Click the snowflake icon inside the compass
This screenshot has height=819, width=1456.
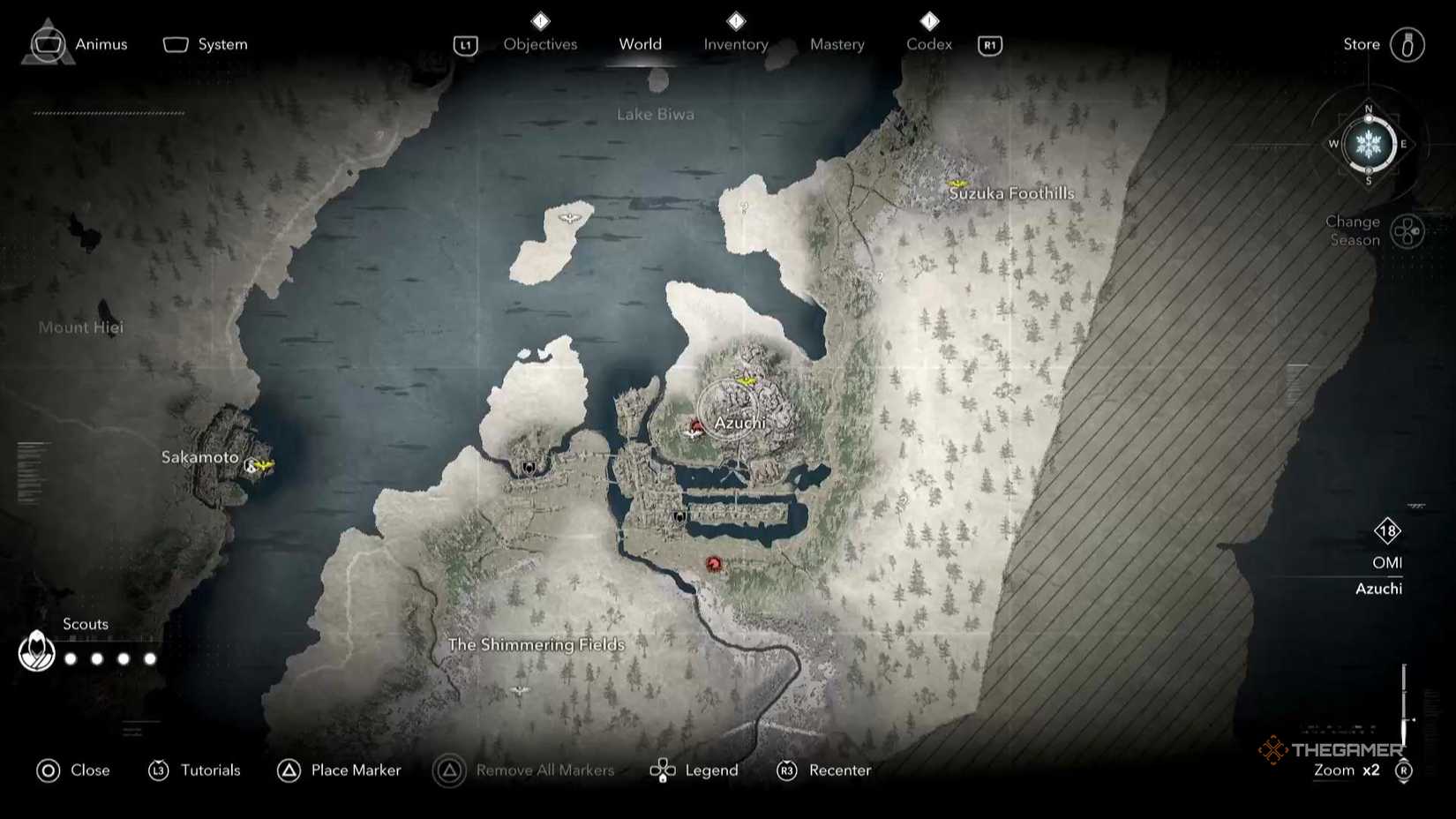tap(1367, 143)
